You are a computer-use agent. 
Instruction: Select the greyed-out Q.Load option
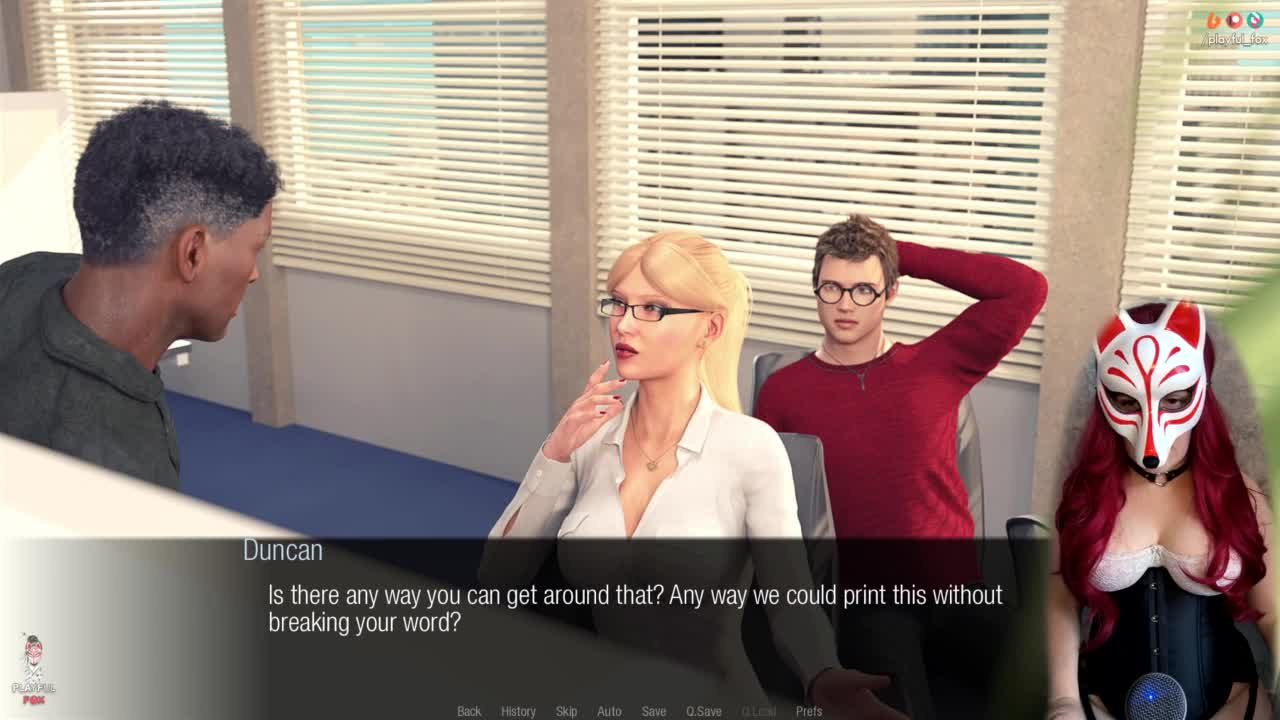759,711
